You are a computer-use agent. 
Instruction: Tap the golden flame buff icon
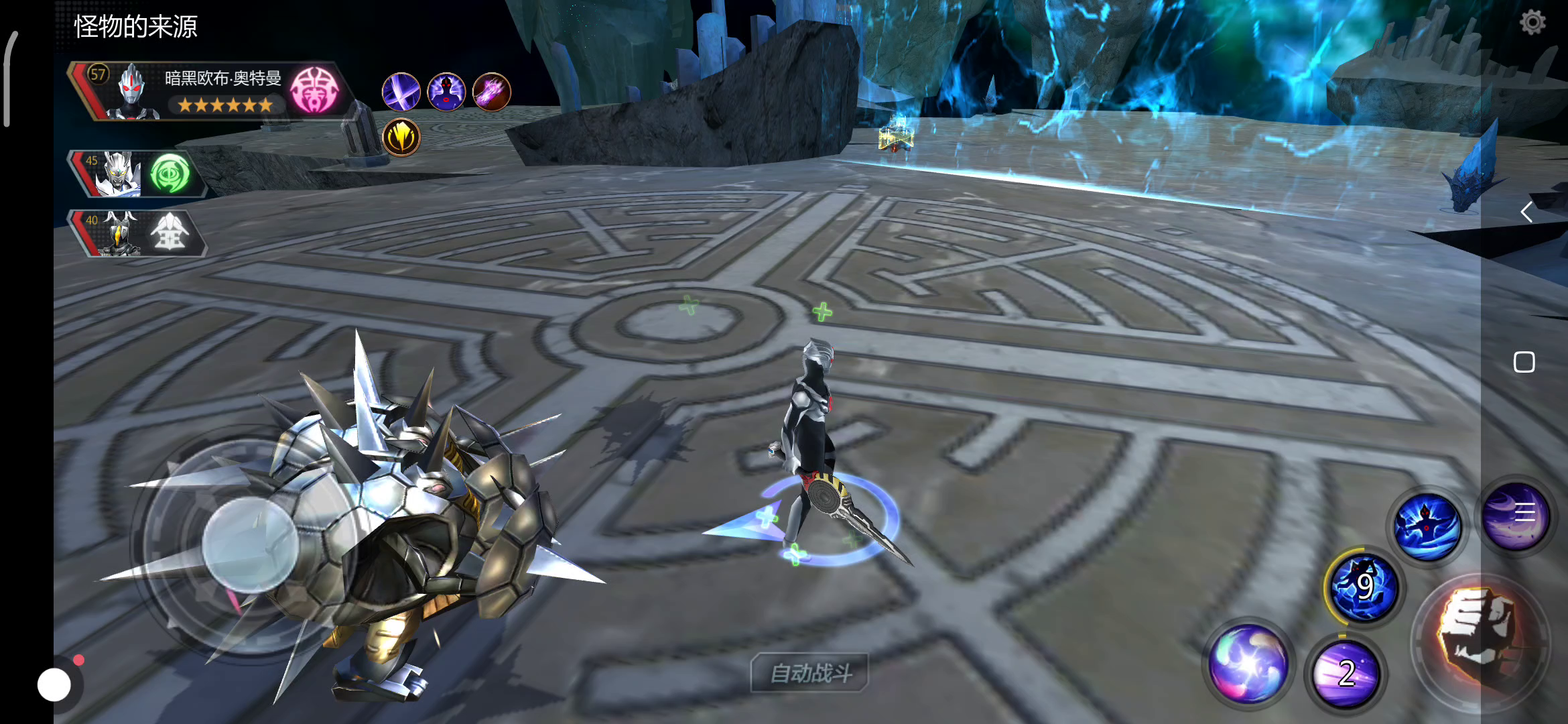pyautogui.click(x=401, y=137)
